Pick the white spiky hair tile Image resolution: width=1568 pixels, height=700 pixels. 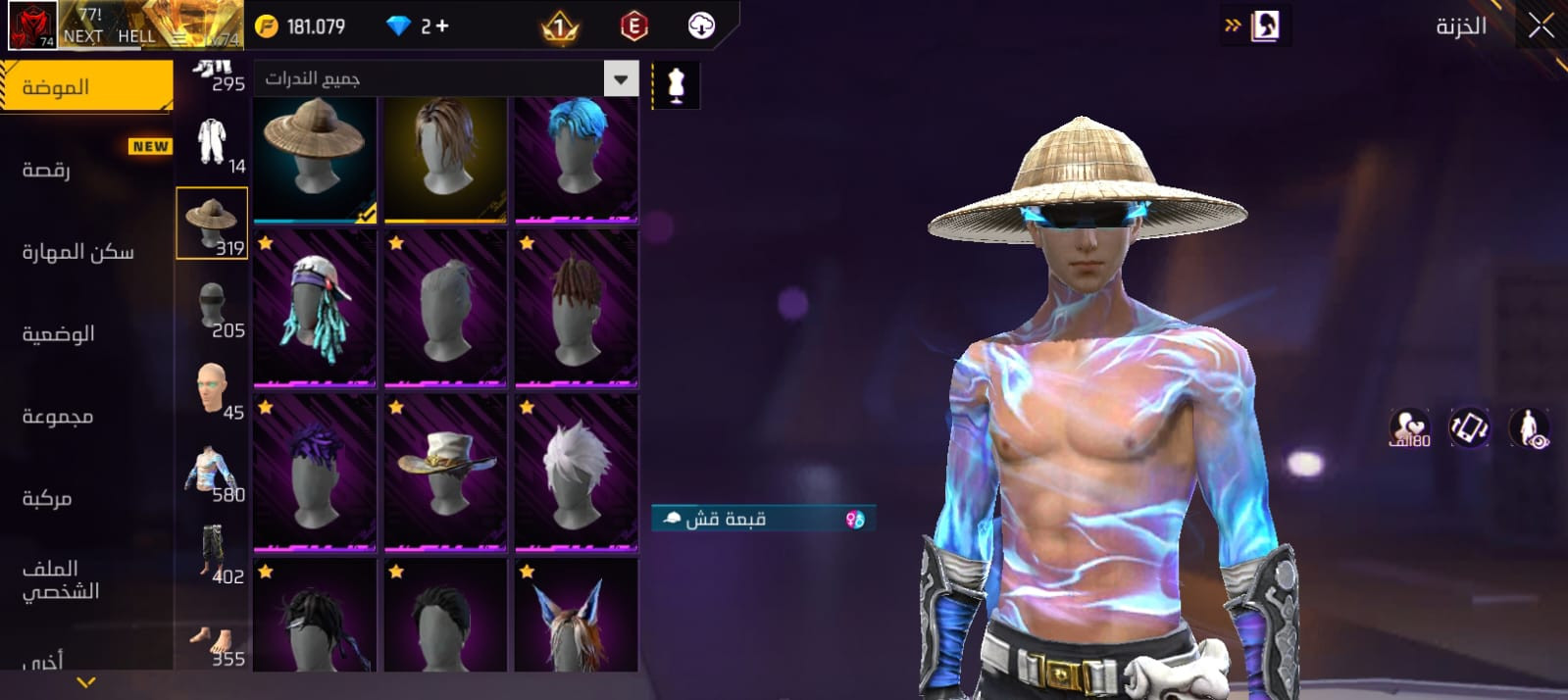pyautogui.click(x=577, y=473)
